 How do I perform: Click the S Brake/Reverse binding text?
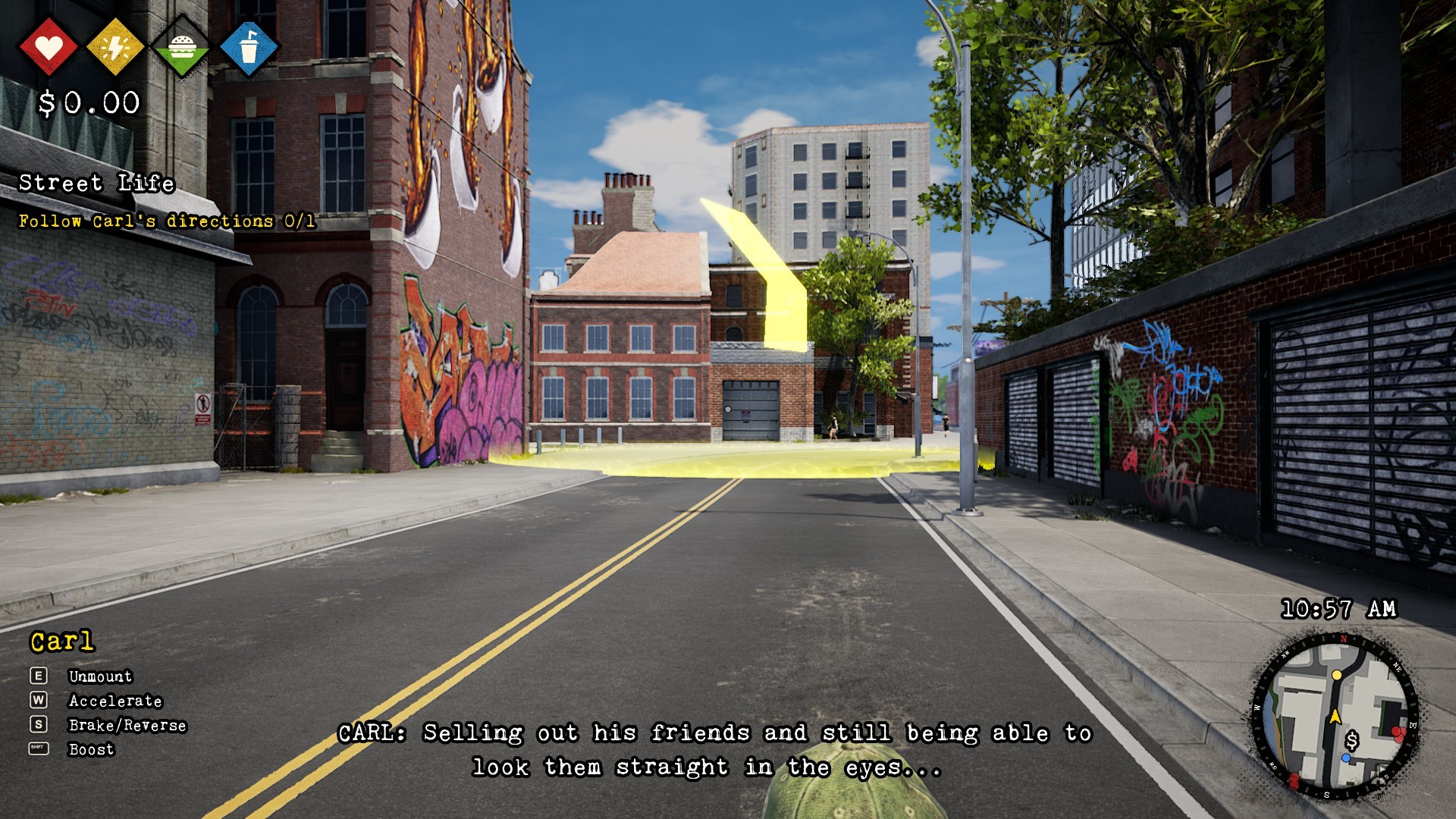[127, 726]
